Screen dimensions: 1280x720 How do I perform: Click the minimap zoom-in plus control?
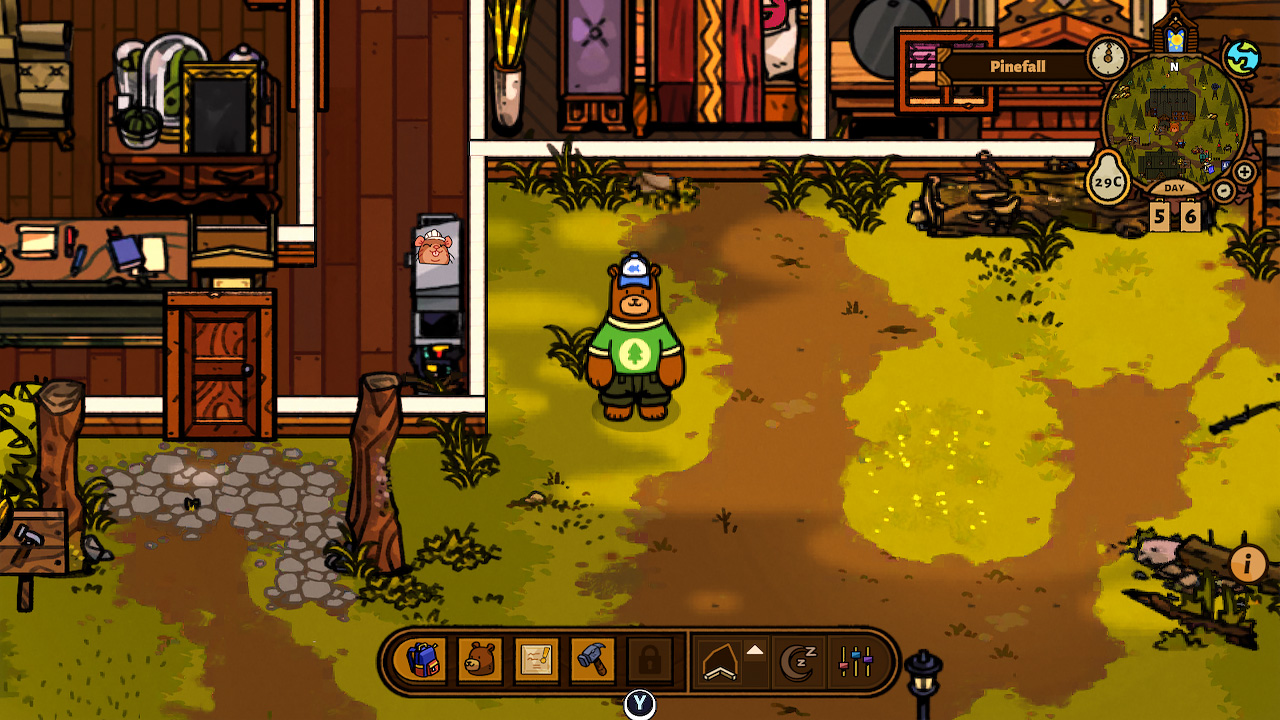[1244, 171]
